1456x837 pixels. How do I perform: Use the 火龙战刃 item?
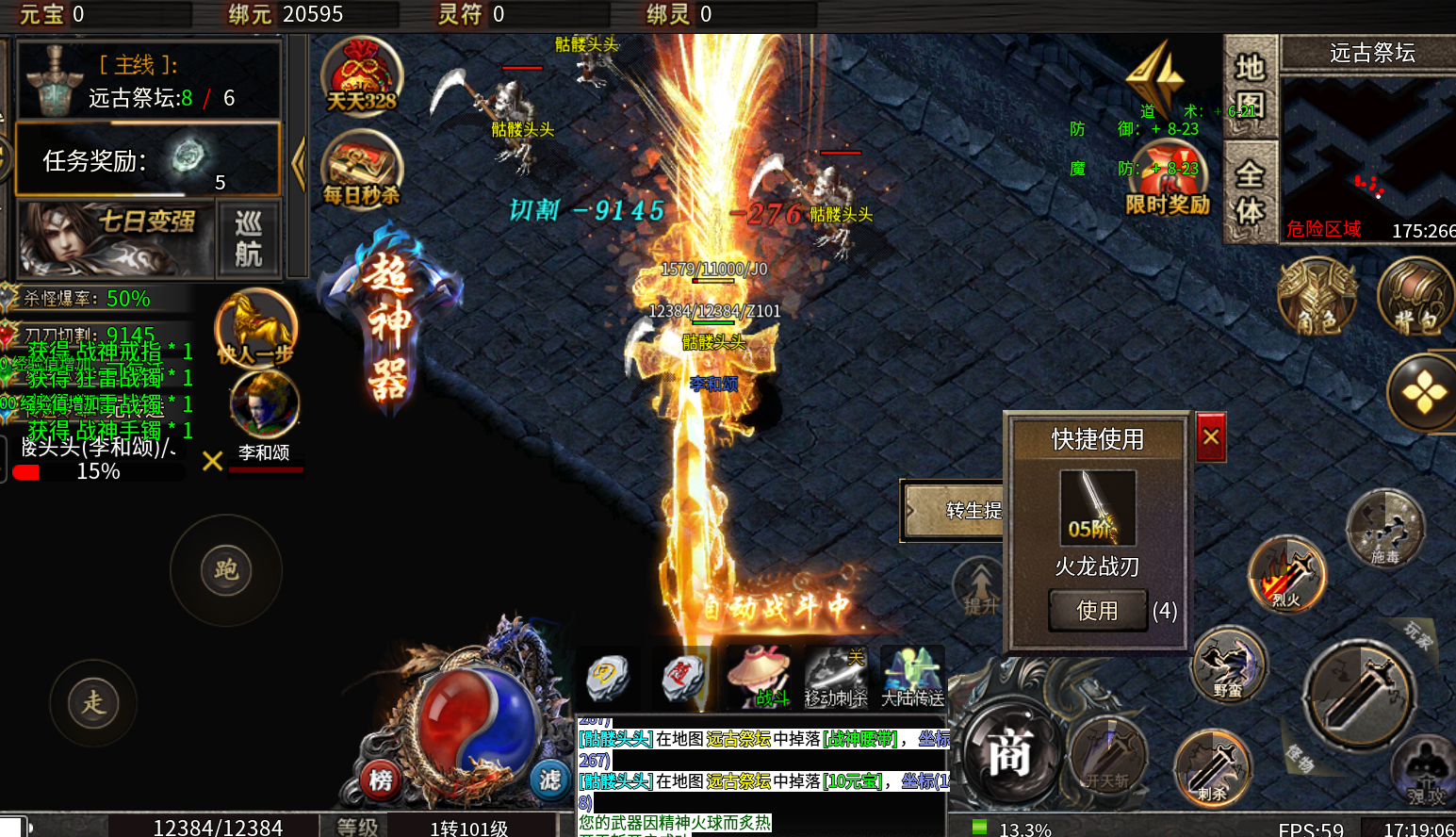point(1098,611)
